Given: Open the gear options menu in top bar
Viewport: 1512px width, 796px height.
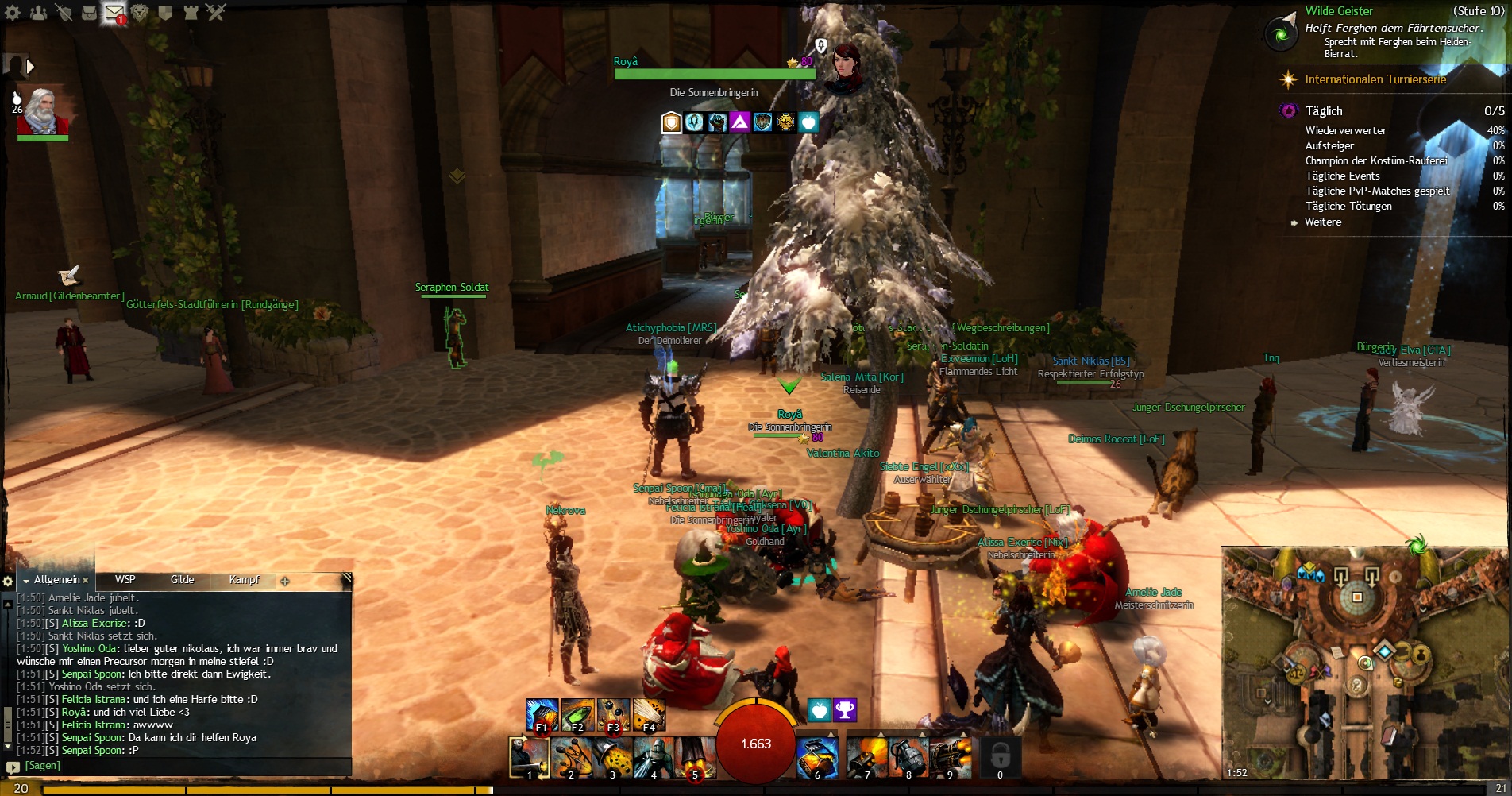Looking at the screenshot, I should (x=13, y=13).
